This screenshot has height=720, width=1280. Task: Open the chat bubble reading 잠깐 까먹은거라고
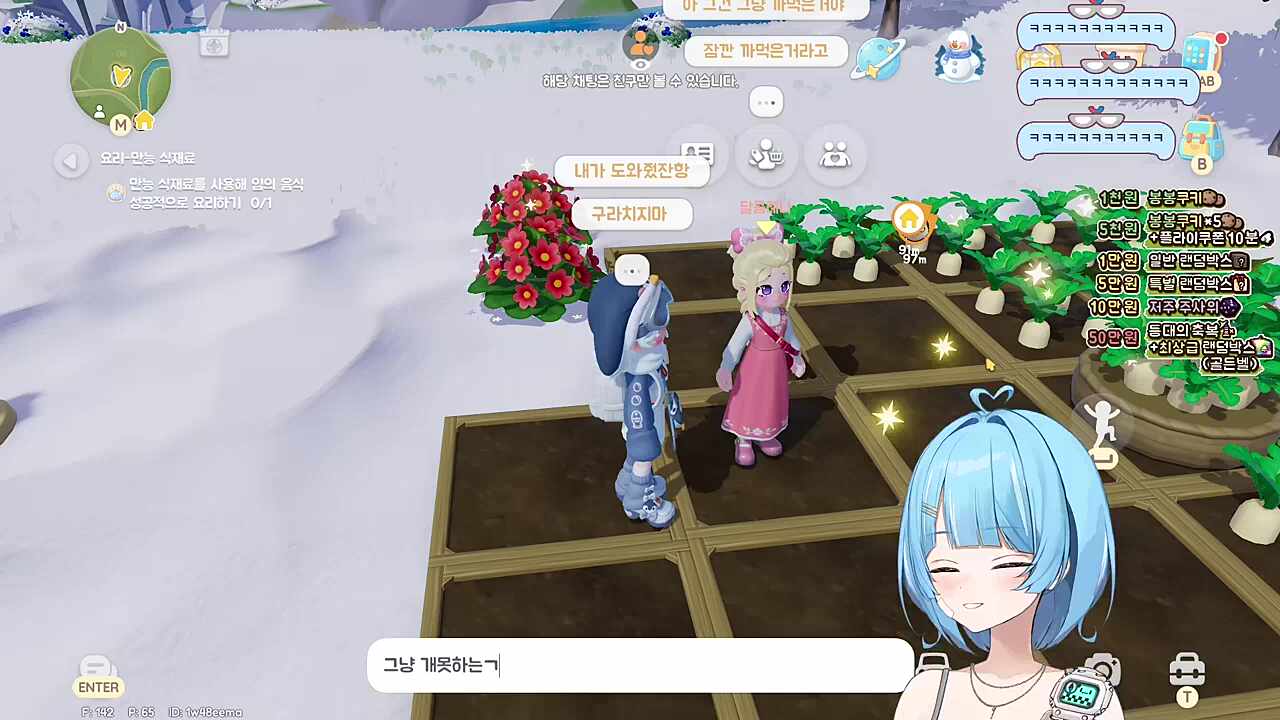click(x=767, y=51)
